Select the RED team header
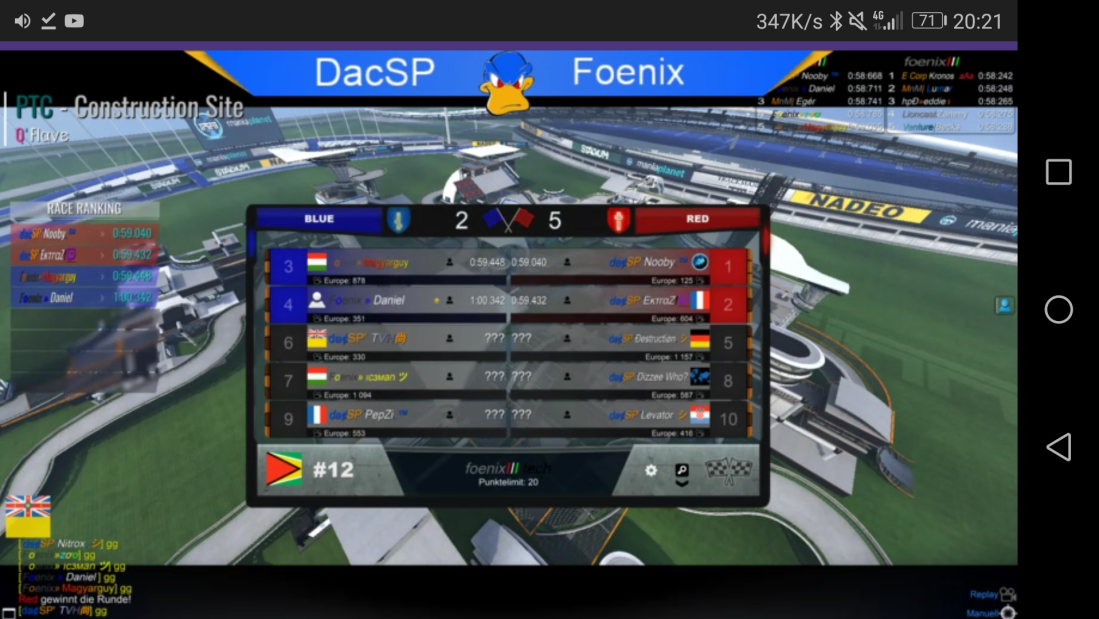 697,219
